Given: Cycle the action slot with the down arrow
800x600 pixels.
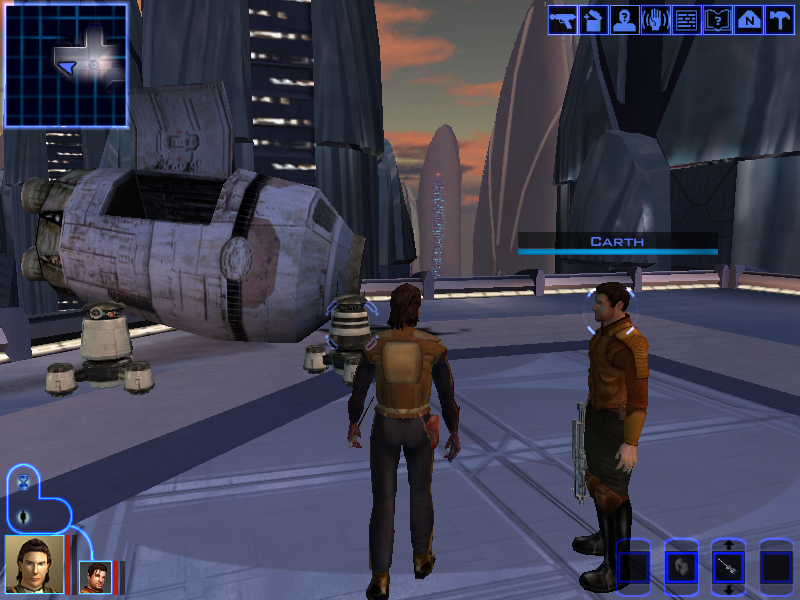Looking at the screenshot, I should pyautogui.click(x=728, y=590).
